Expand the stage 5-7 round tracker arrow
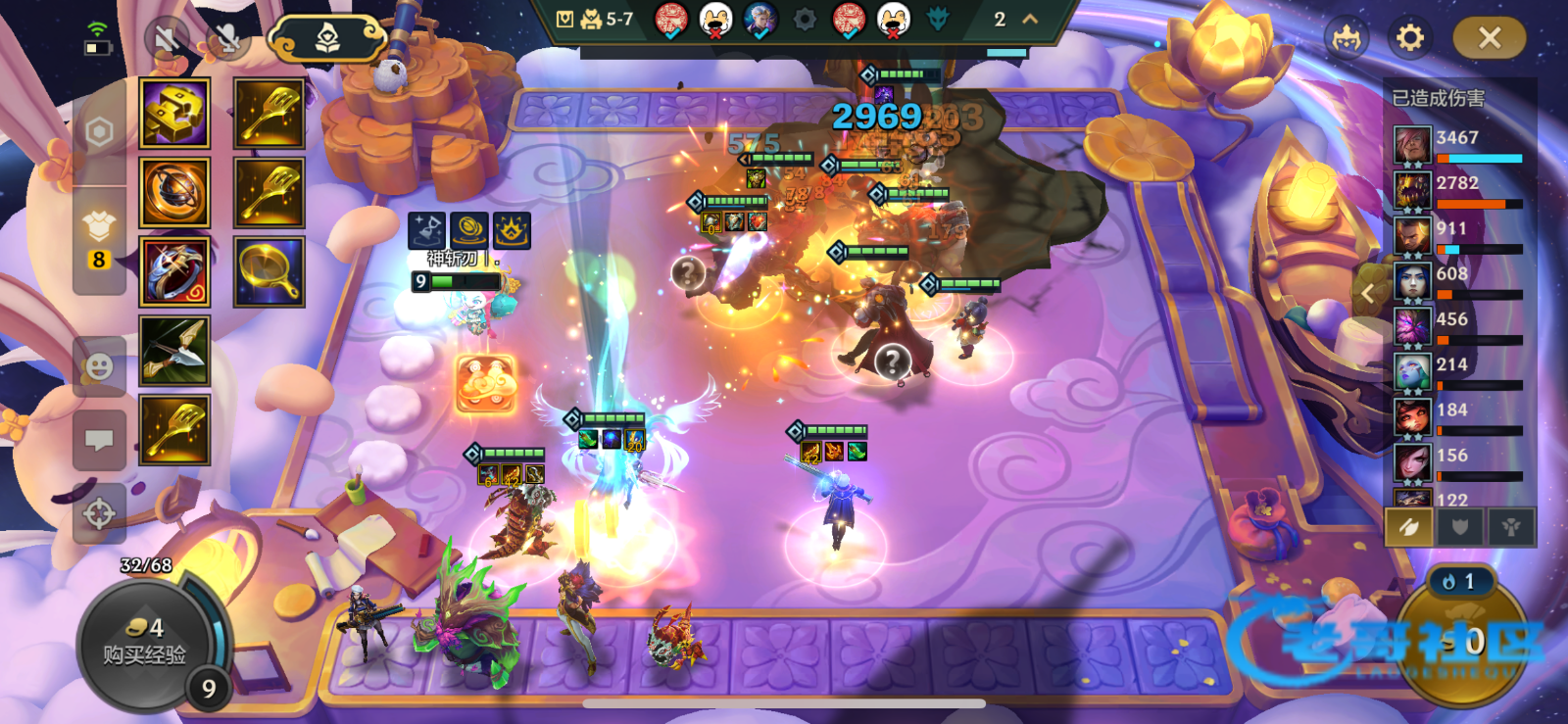Image resolution: width=1568 pixels, height=724 pixels. [x=1030, y=19]
